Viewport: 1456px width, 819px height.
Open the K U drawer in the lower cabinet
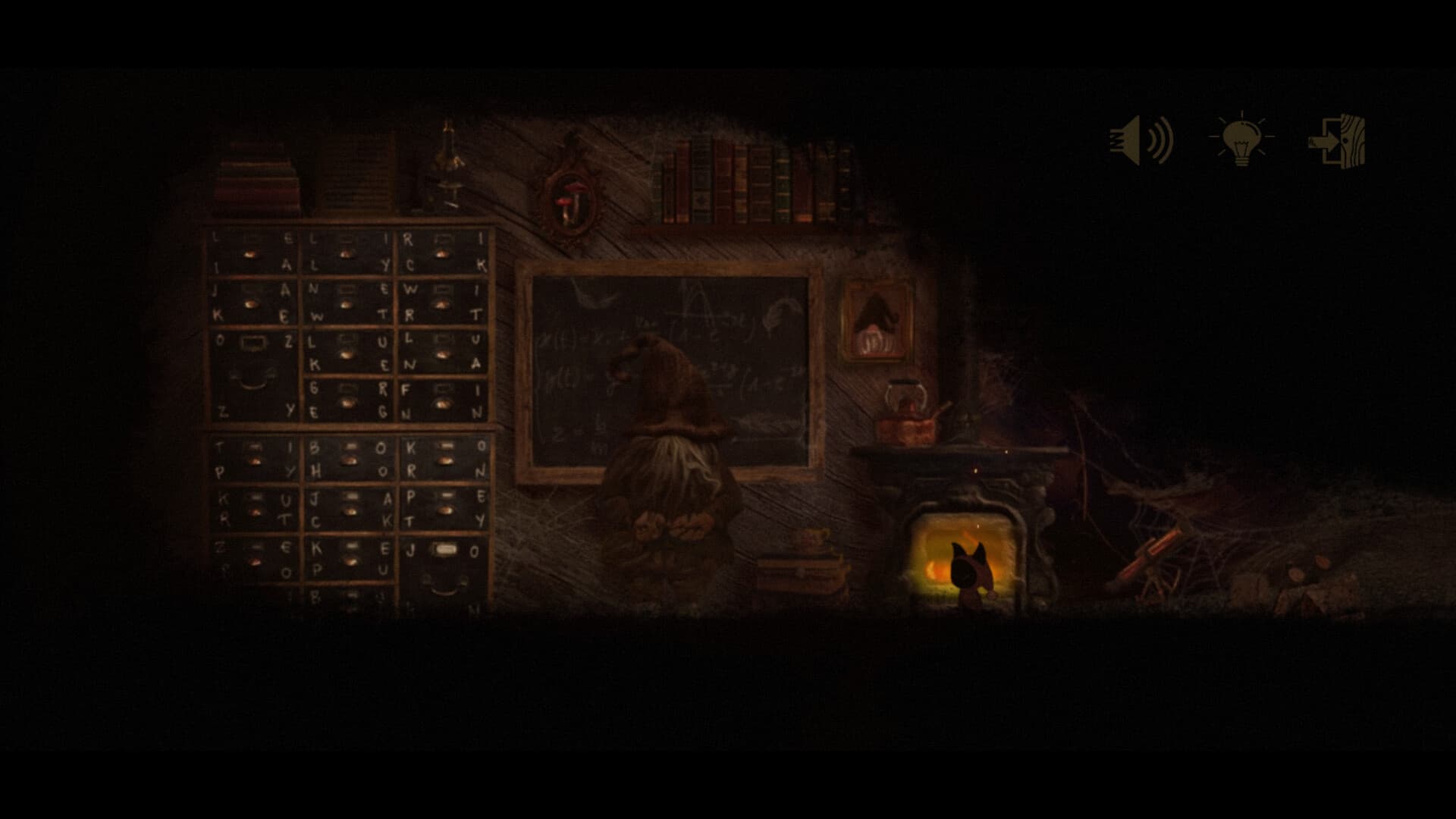pos(253,508)
